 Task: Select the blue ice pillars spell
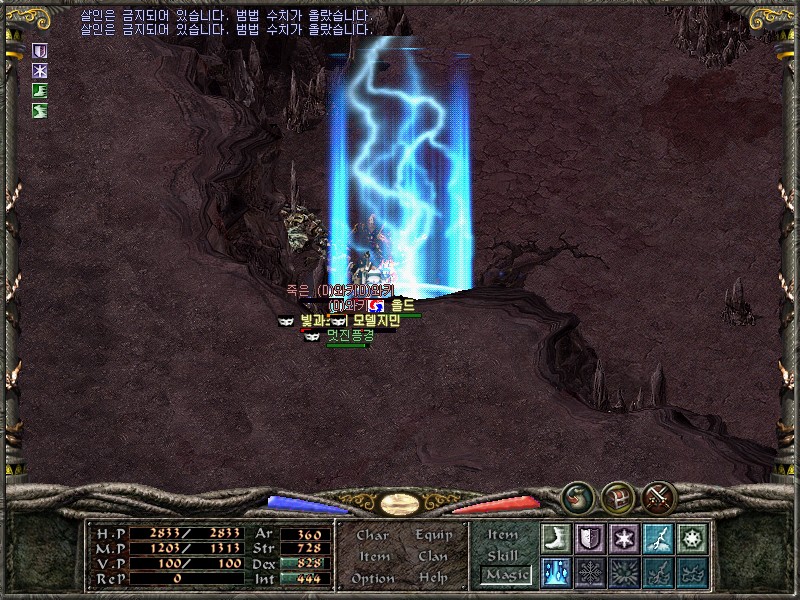click(555, 573)
